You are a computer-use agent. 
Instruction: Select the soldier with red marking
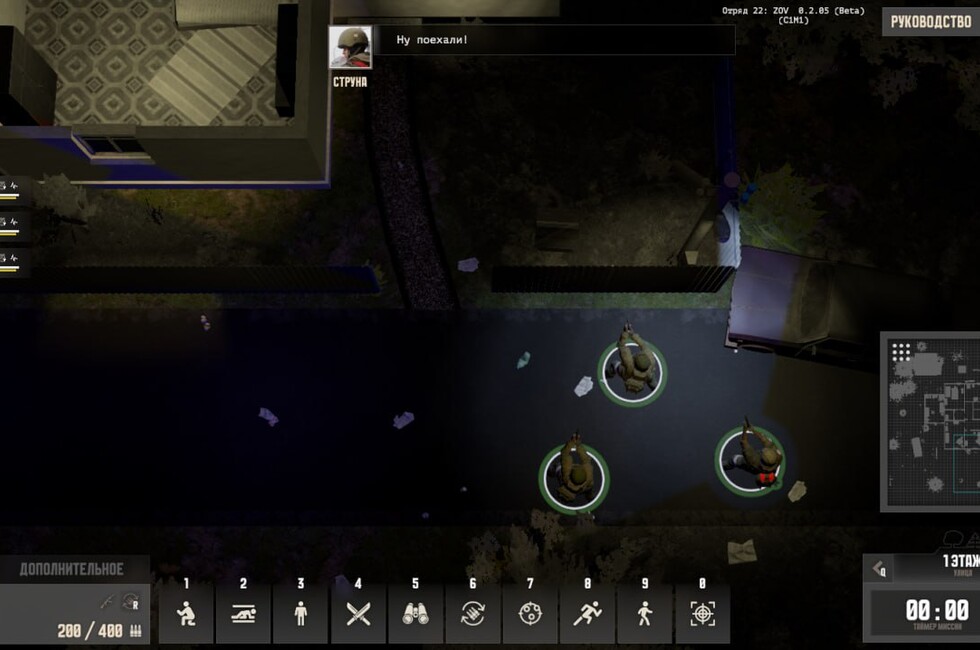[x=751, y=459]
